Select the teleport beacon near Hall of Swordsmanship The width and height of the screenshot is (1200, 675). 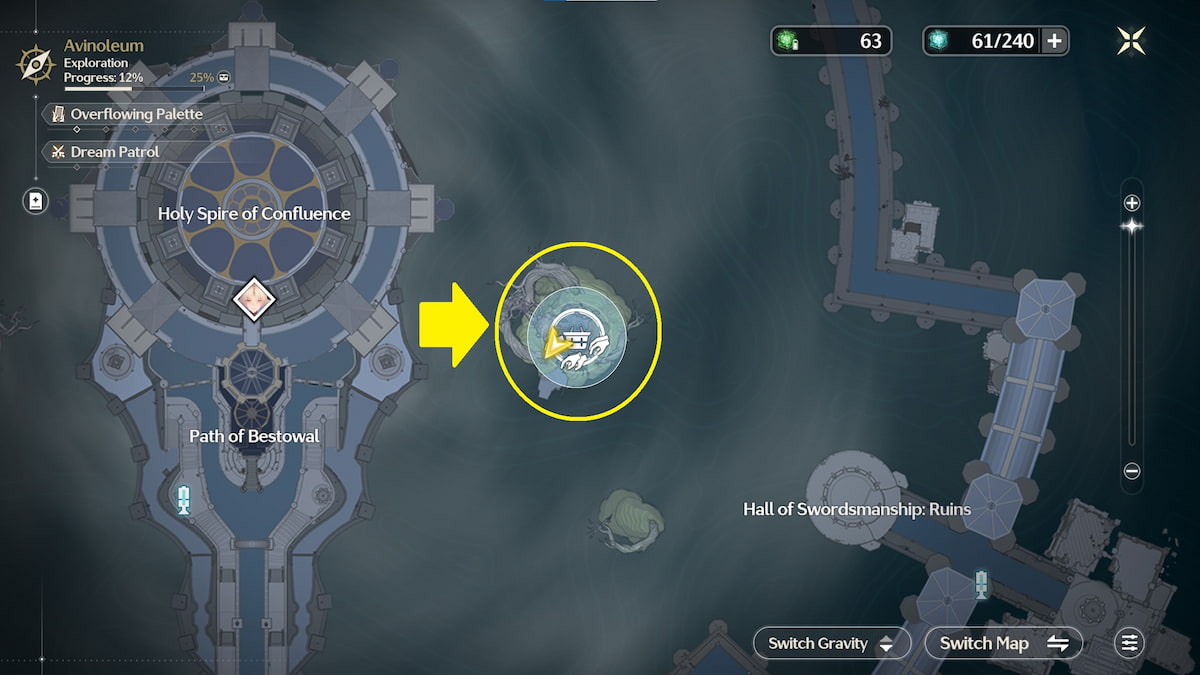click(x=982, y=584)
